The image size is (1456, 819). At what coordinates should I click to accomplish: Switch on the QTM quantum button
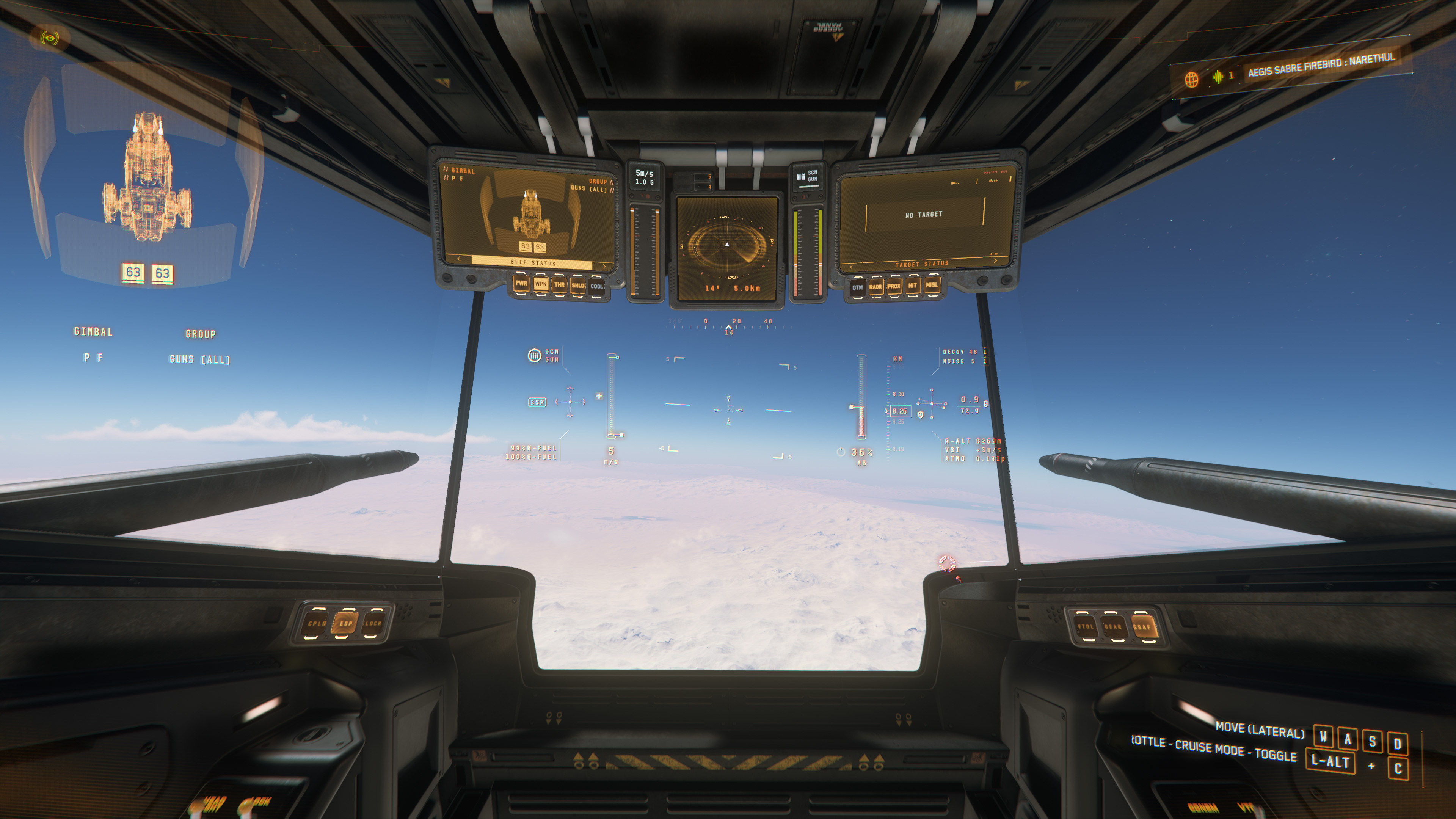[857, 287]
